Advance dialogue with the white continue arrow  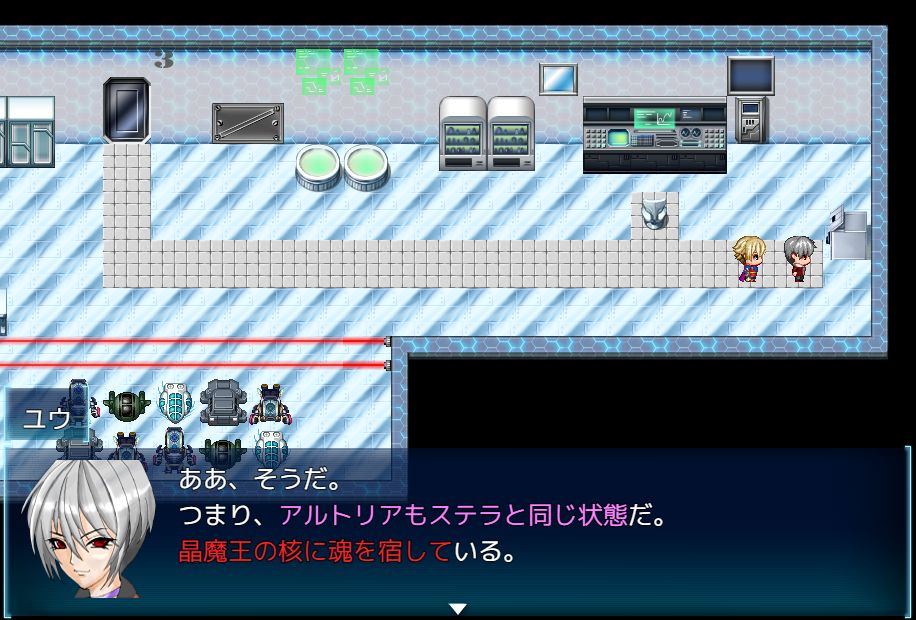458,608
